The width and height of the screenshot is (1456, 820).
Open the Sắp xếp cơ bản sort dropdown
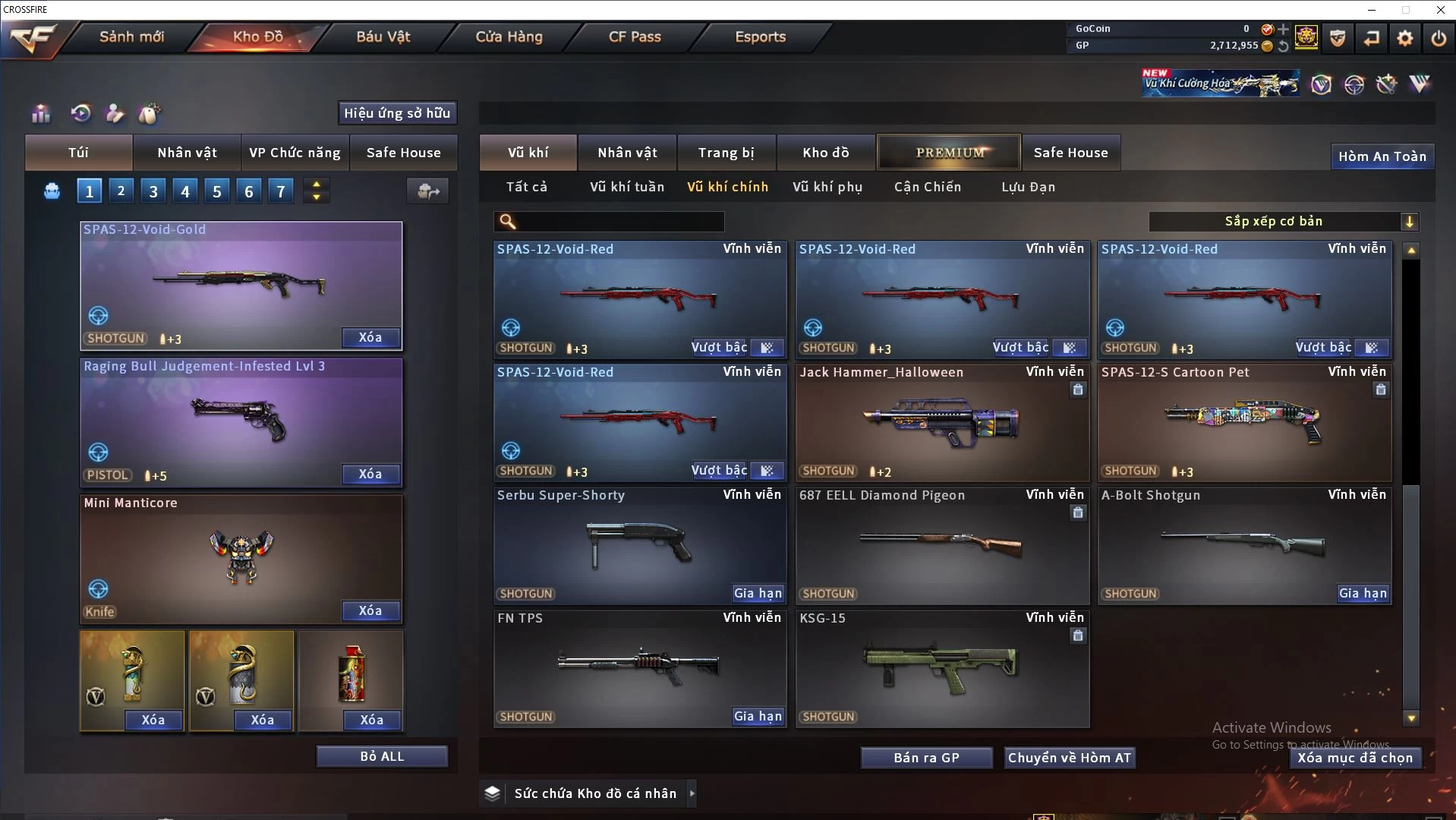(1283, 222)
